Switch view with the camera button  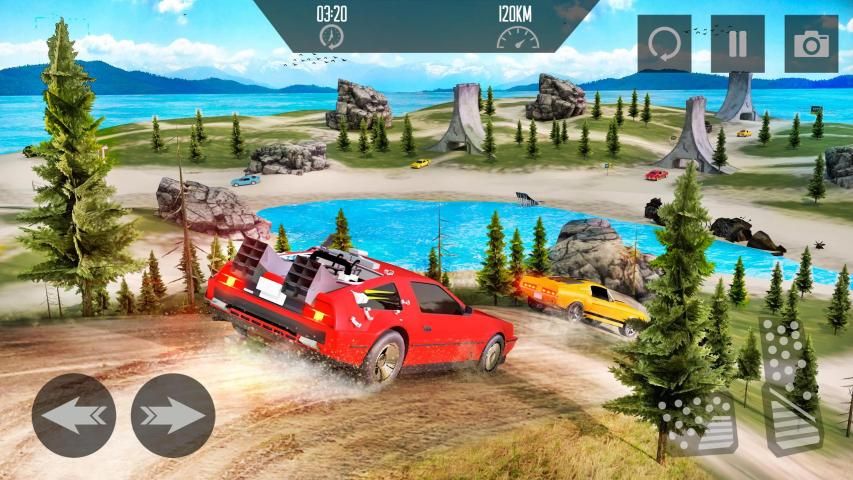[x=810, y=44]
